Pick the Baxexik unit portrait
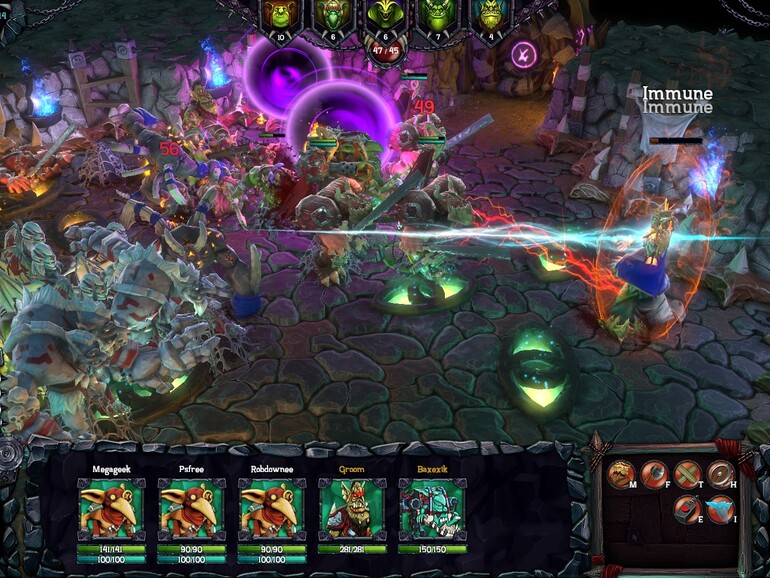This screenshot has height=578, width=770. [x=431, y=508]
